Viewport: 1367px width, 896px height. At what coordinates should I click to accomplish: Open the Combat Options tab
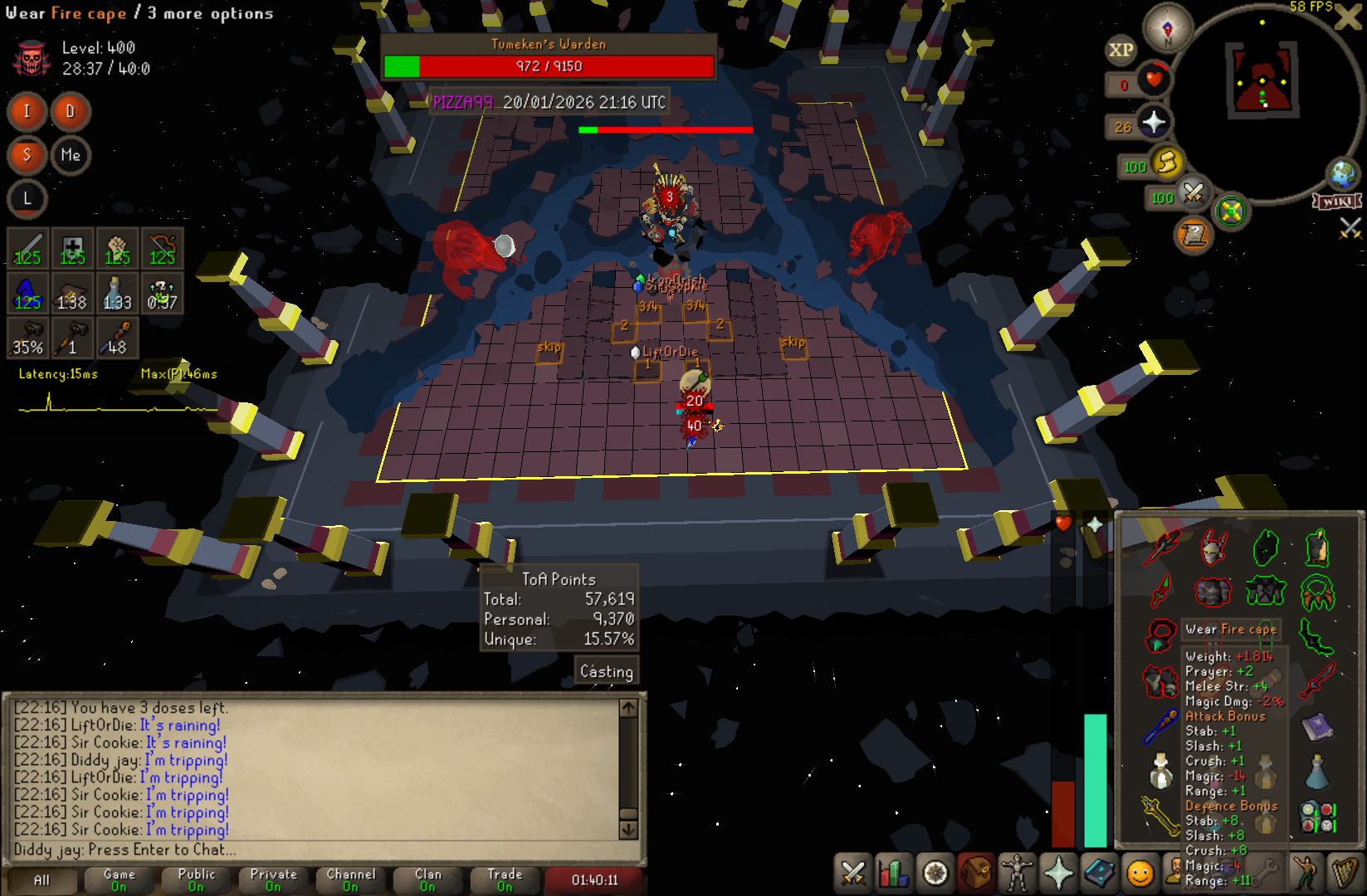[x=852, y=873]
